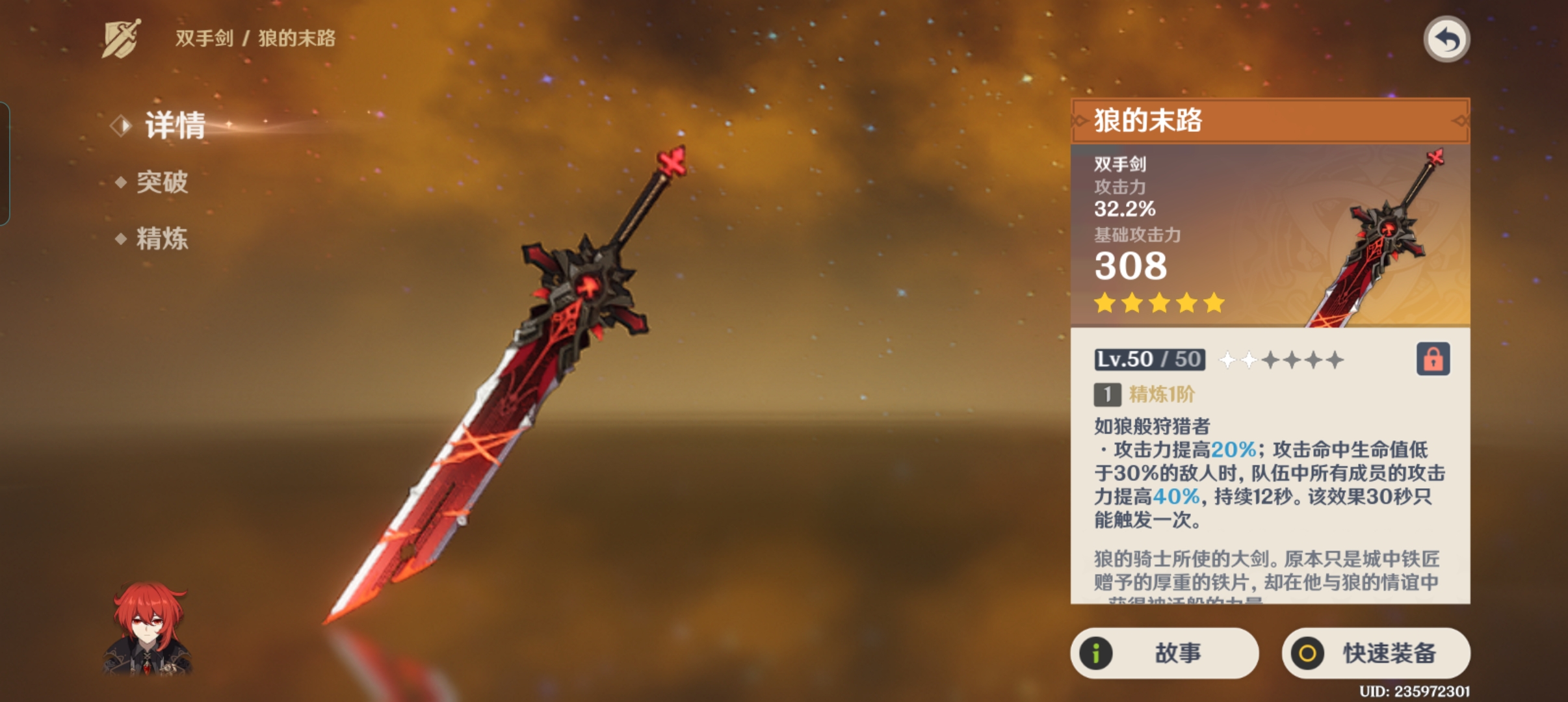Switch to the 突破 ascension tab
Screen dimensions: 1568x702
[161, 182]
